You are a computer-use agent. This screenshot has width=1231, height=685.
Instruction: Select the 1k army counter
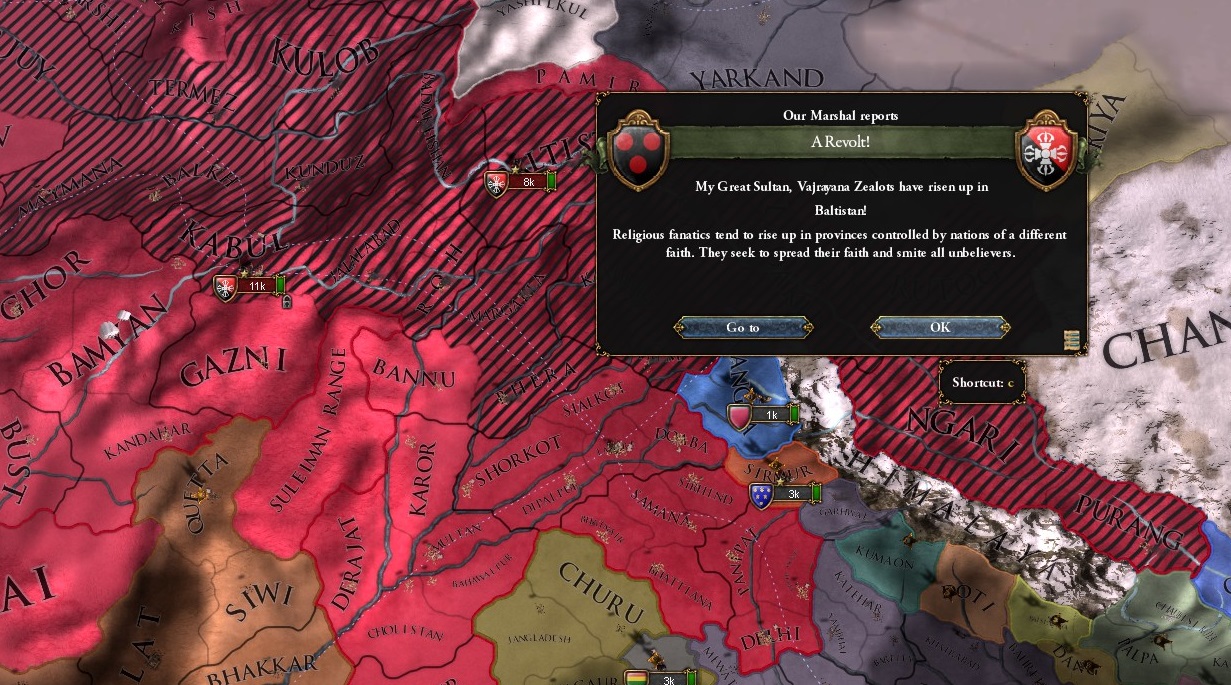[765, 415]
